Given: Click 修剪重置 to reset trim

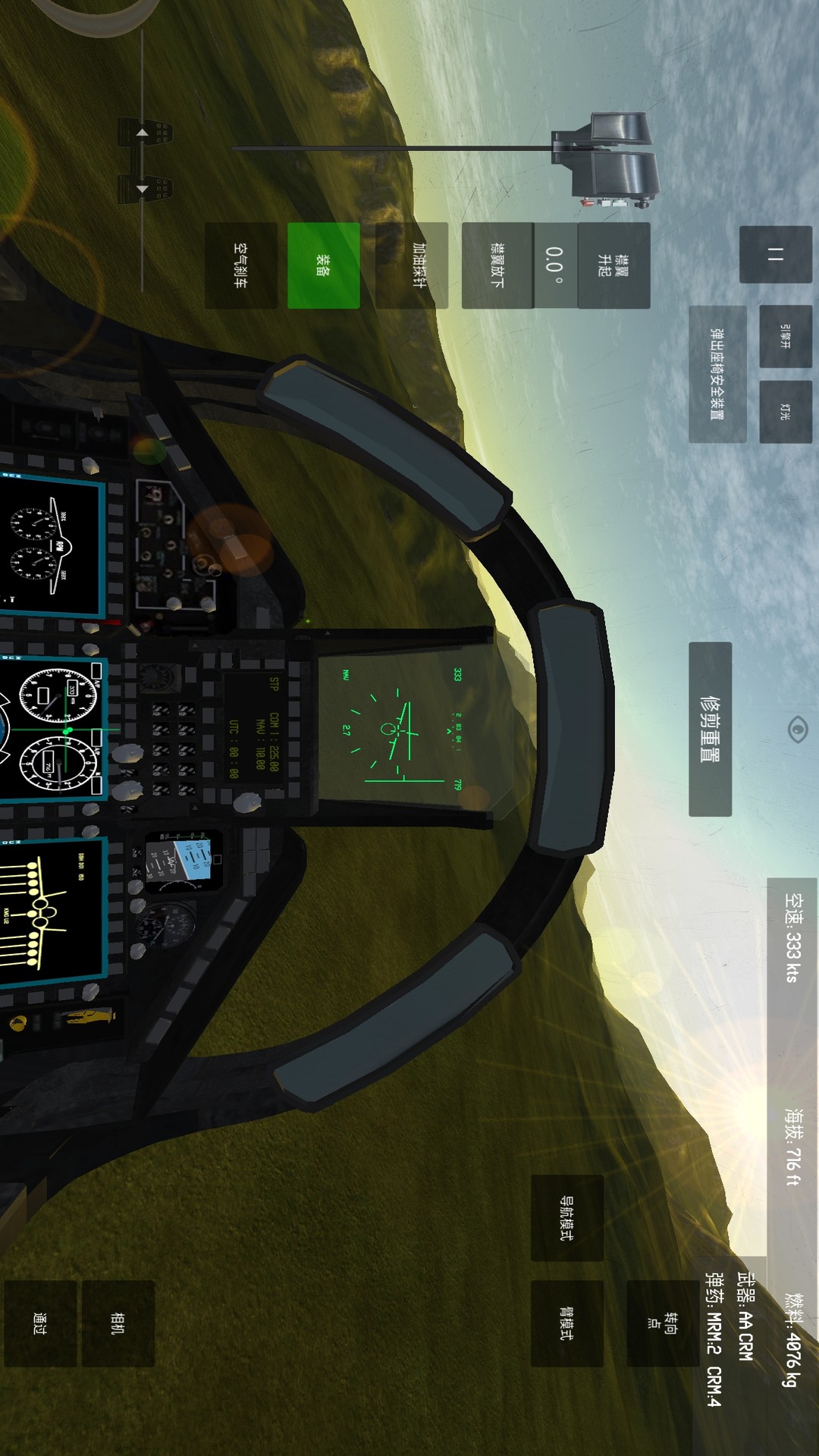Looking at the screenshot, I should 710,729.
